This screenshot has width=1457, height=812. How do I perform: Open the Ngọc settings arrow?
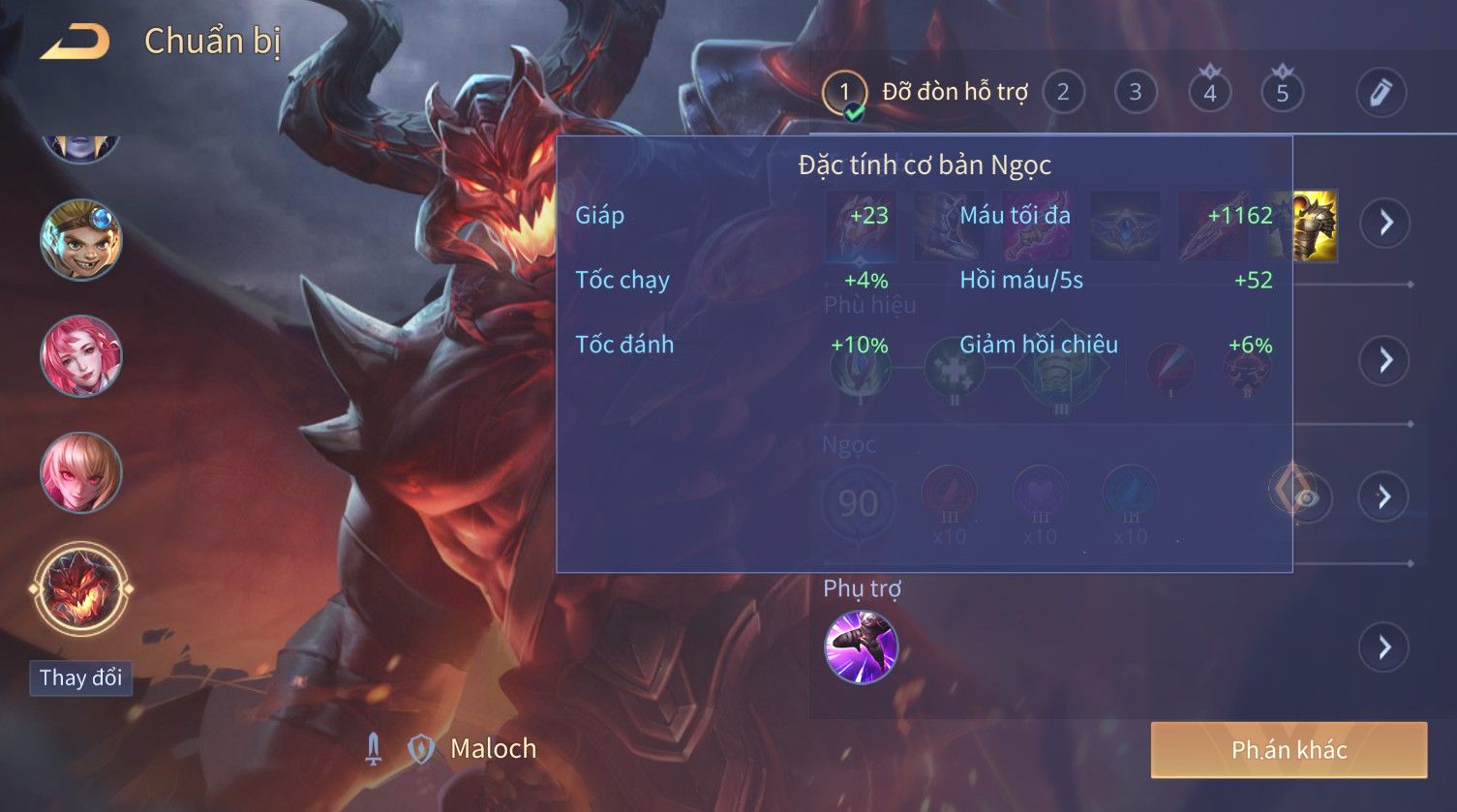click(x=1383, y=496)
